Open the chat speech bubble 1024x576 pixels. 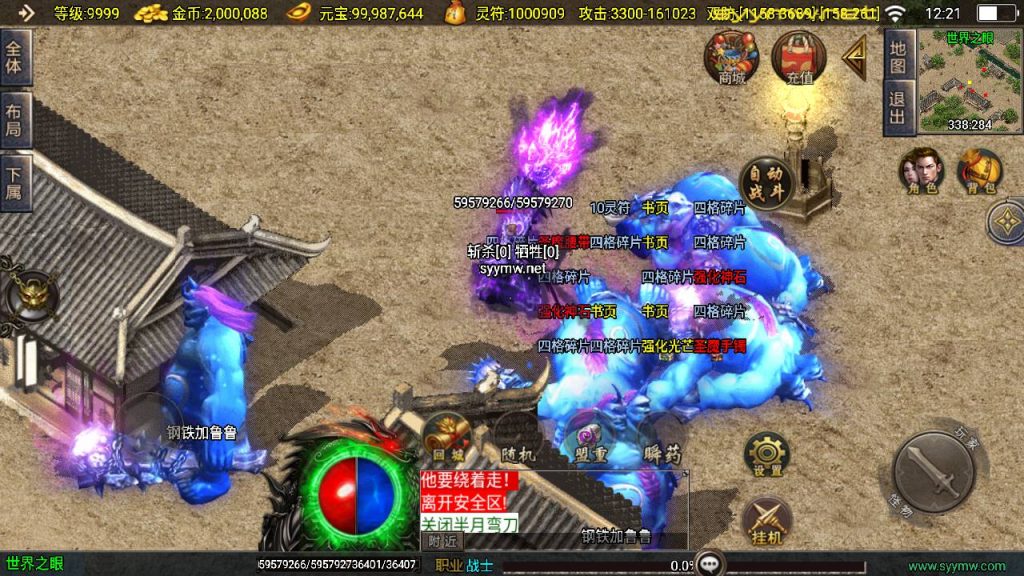pos(710,563)
